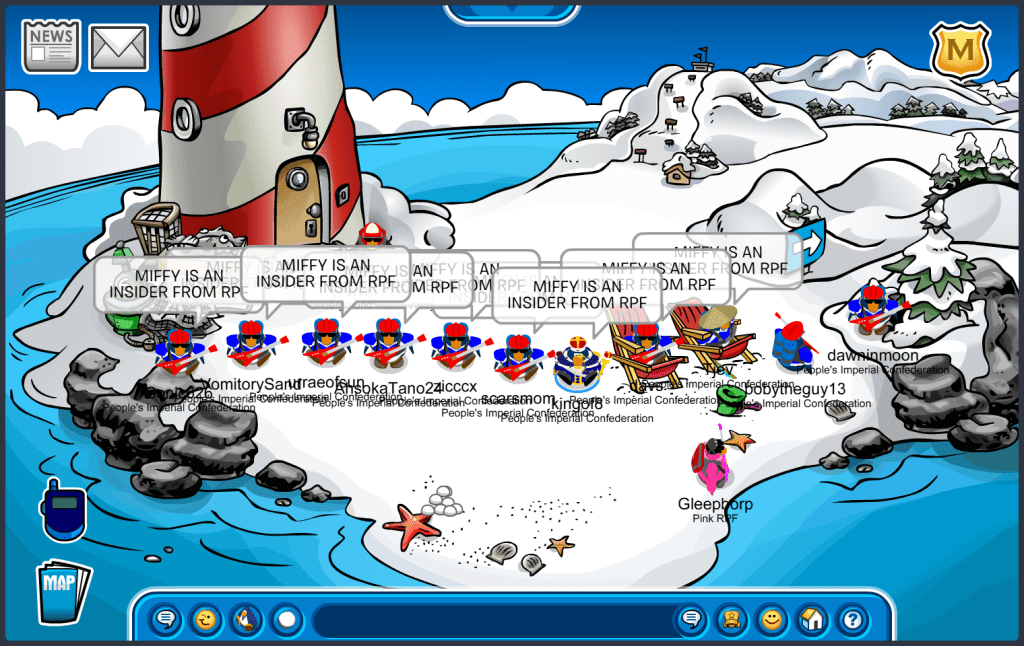This screenshot has height=646, width=1024.
Task: Open the News newspaper
Action: [51, 46]
